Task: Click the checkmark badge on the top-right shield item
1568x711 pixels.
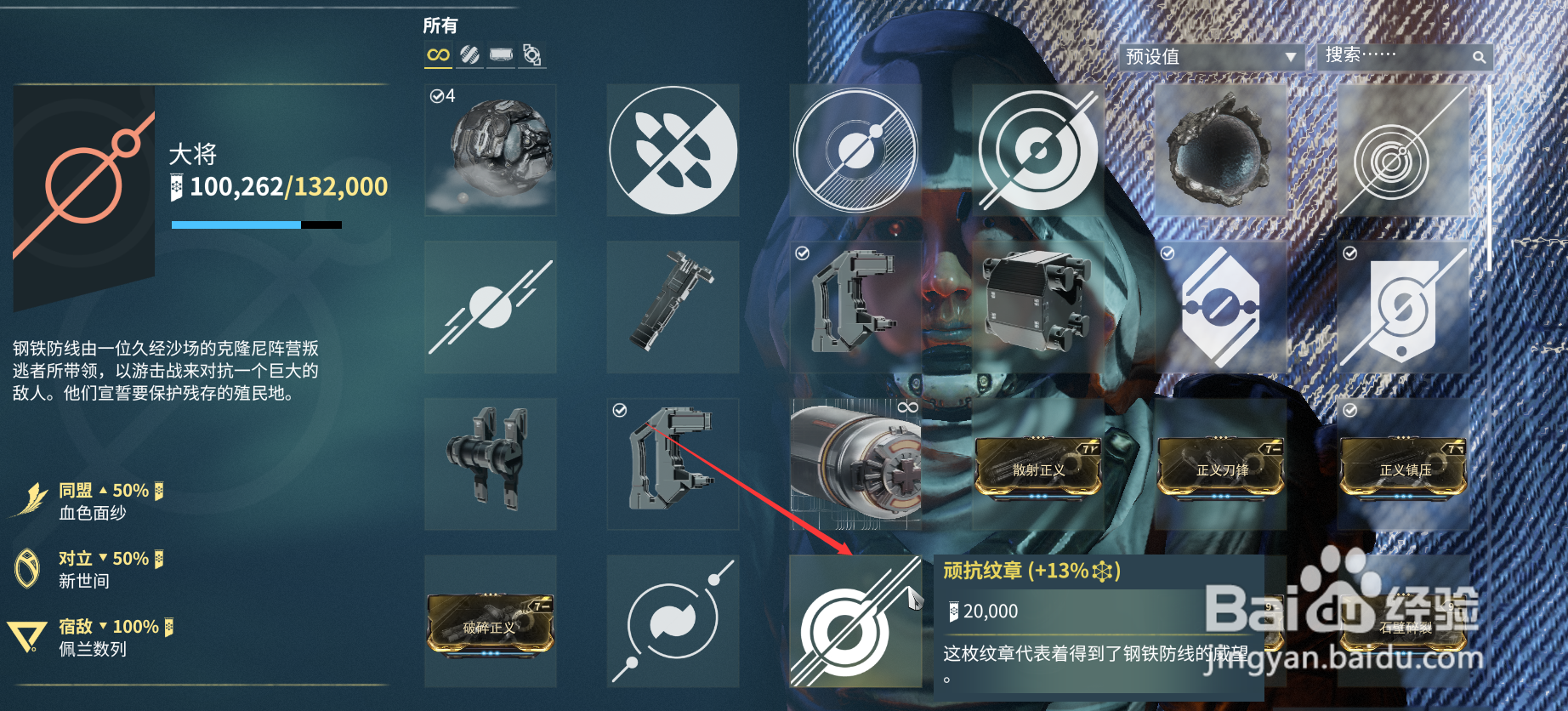Action: (x=1348, y=253)
